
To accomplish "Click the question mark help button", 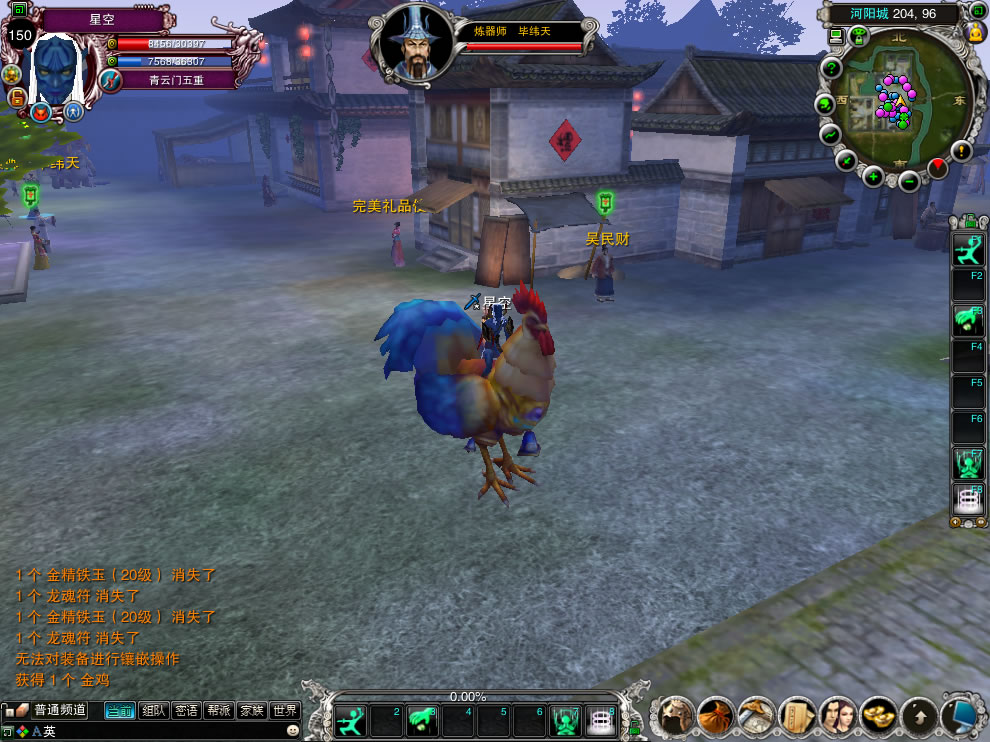I will (x=830, y=68).
